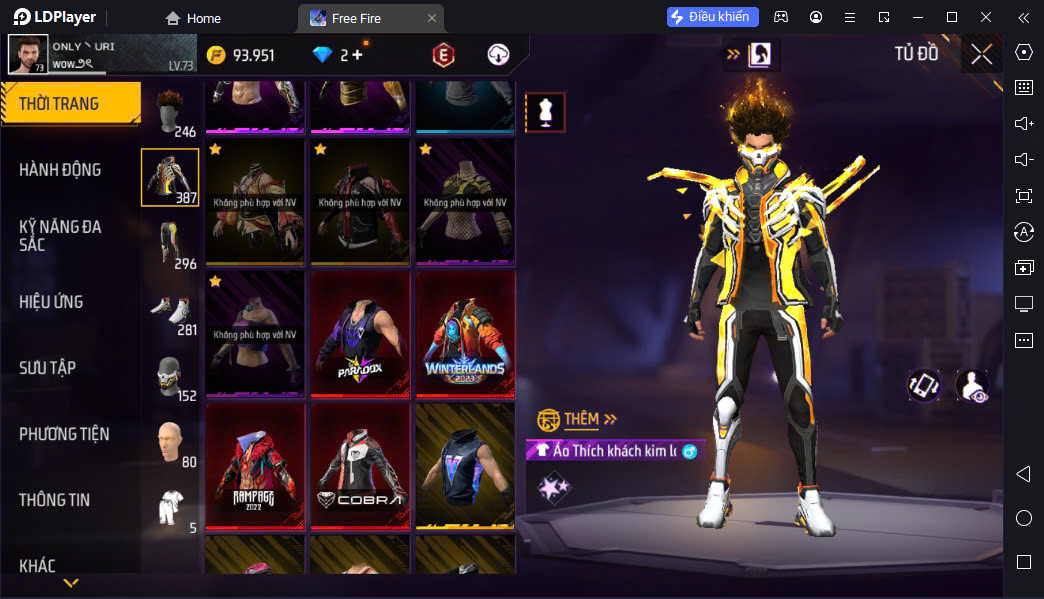
Task: Switch to KỸ NĂNG ĐA SẮC section
Action: coord(60,235)
